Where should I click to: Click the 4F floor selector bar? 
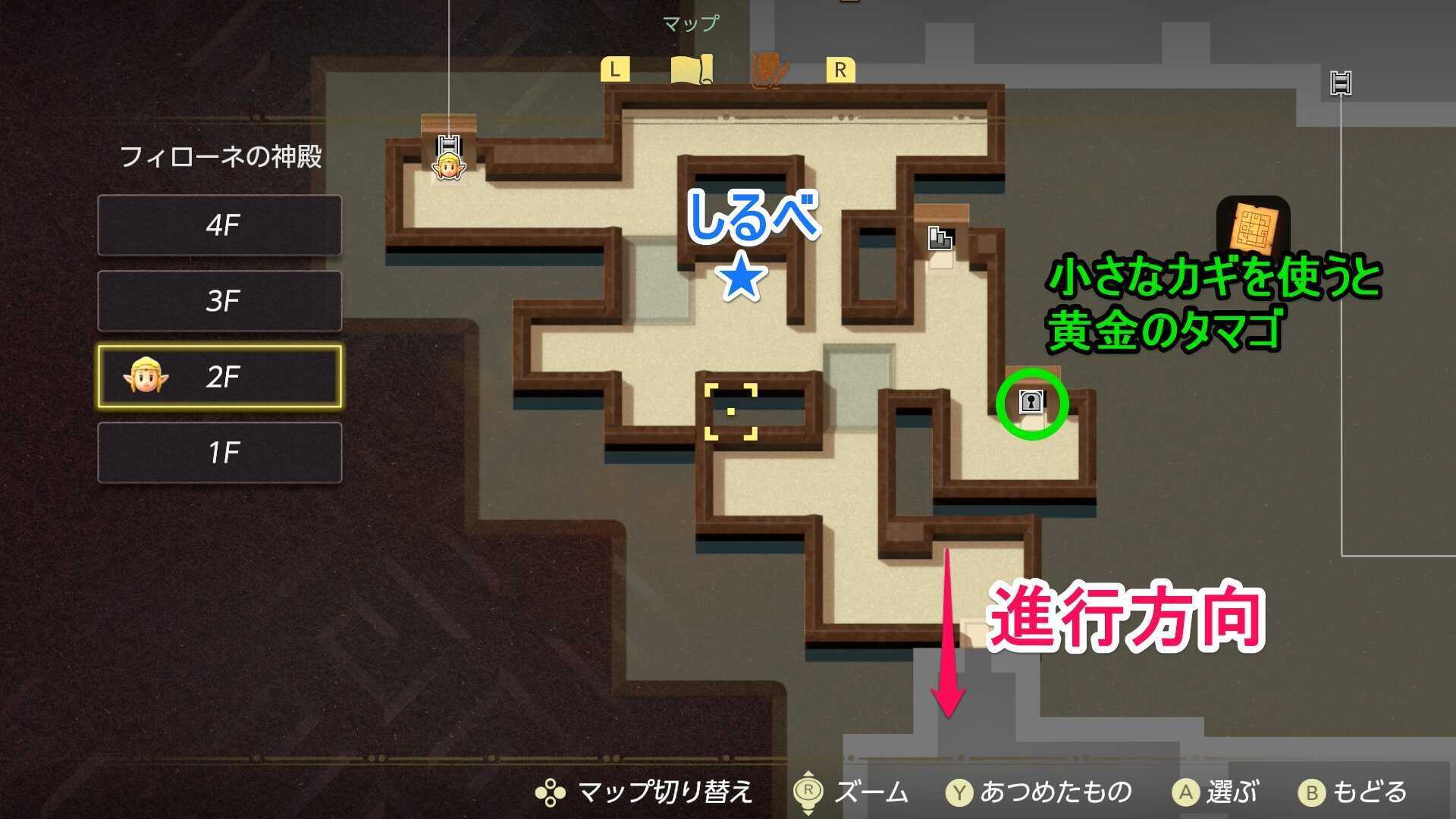(219, 226)
